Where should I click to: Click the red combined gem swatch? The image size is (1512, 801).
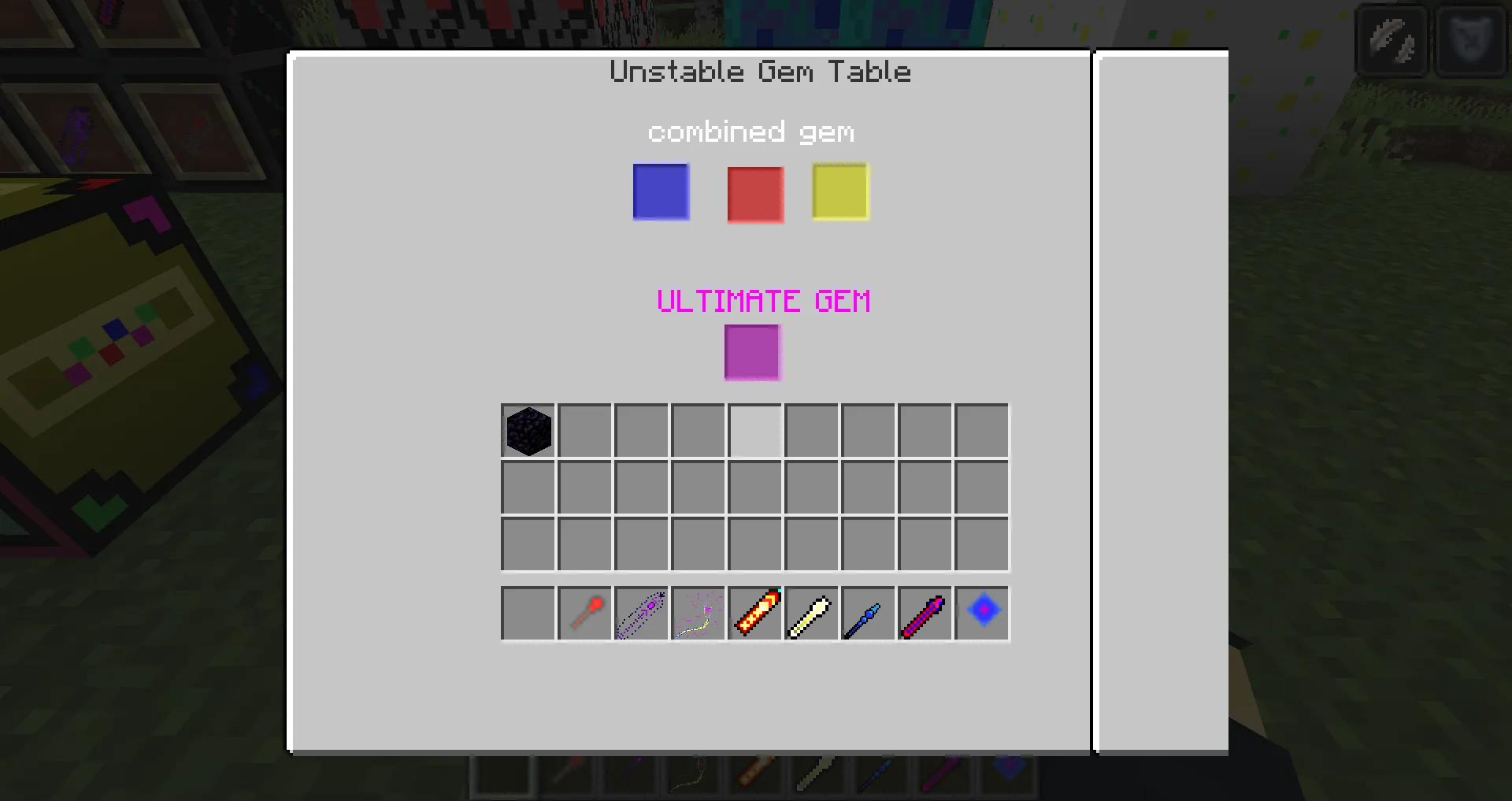coord(754,195)
